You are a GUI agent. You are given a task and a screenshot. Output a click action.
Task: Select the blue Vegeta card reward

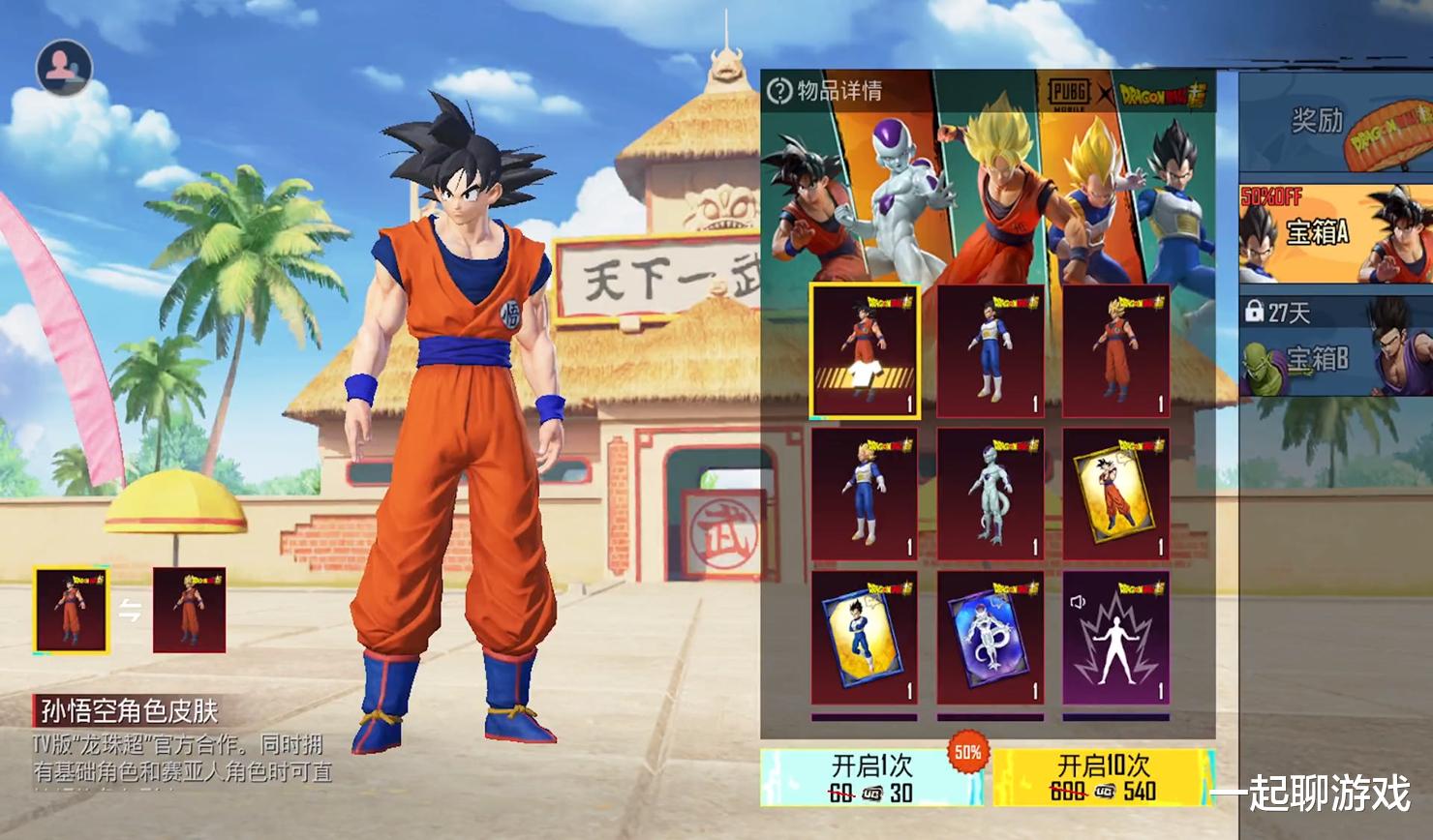[865, 638]
